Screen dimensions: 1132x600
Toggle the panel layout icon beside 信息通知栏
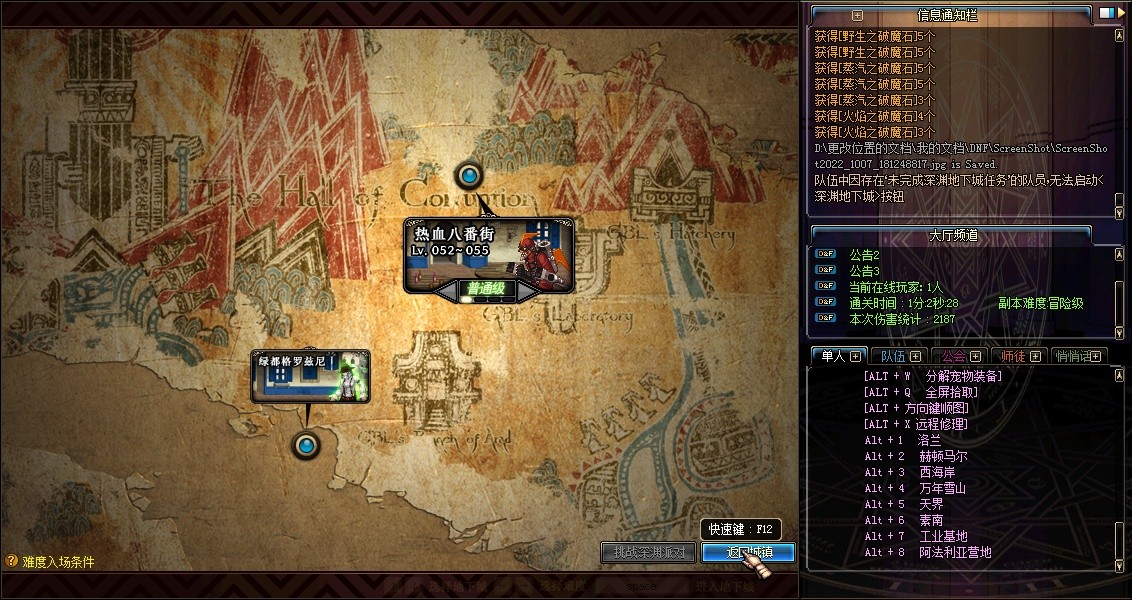point(1106,14)
